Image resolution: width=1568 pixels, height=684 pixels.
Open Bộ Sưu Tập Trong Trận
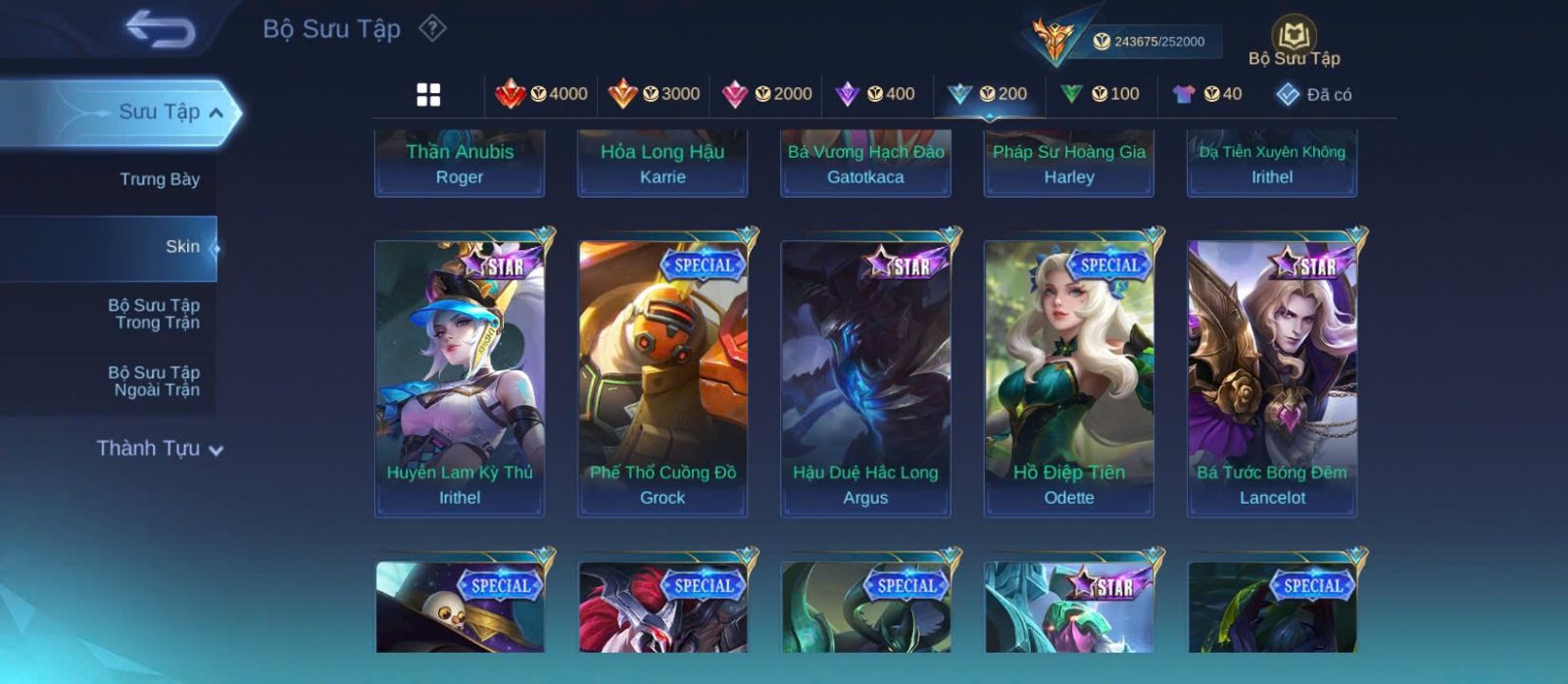pyautogui.click(x=154, y=314)
